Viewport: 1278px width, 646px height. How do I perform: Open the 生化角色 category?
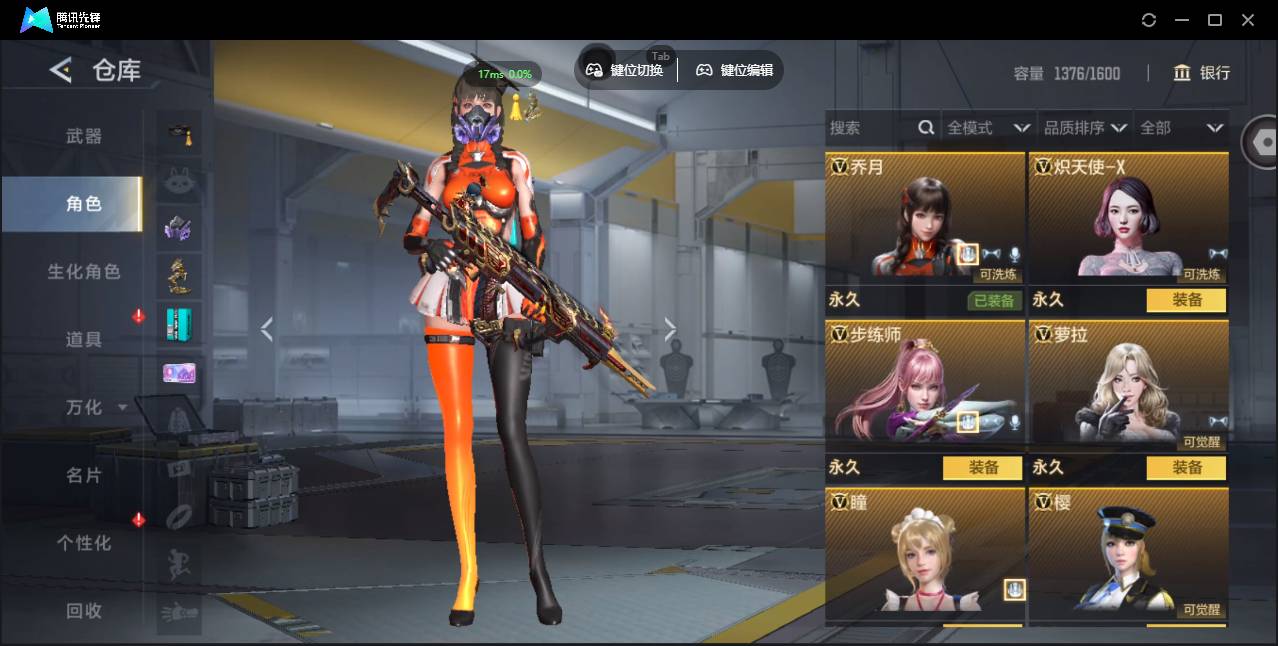pos(84,272)
